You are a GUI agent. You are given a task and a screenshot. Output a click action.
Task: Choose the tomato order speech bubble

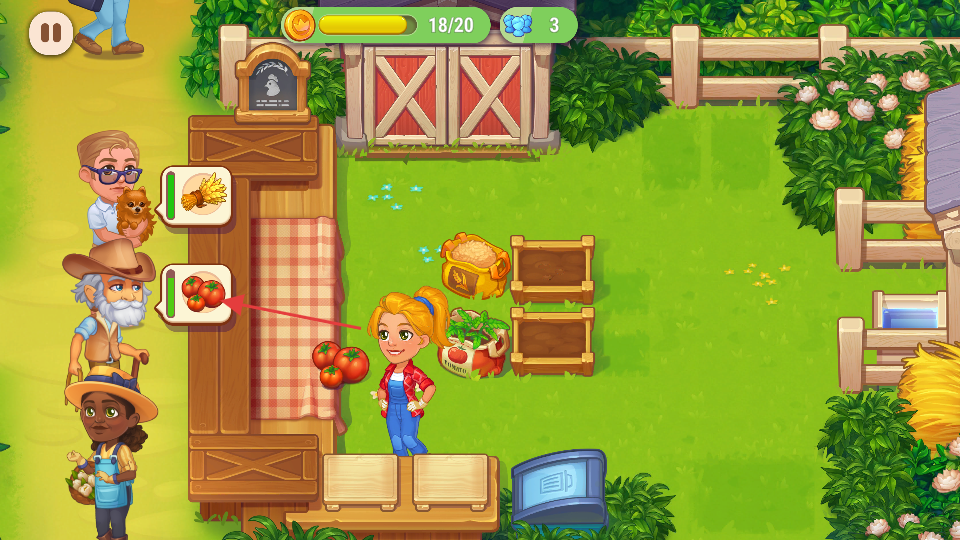tap(198, 293)
